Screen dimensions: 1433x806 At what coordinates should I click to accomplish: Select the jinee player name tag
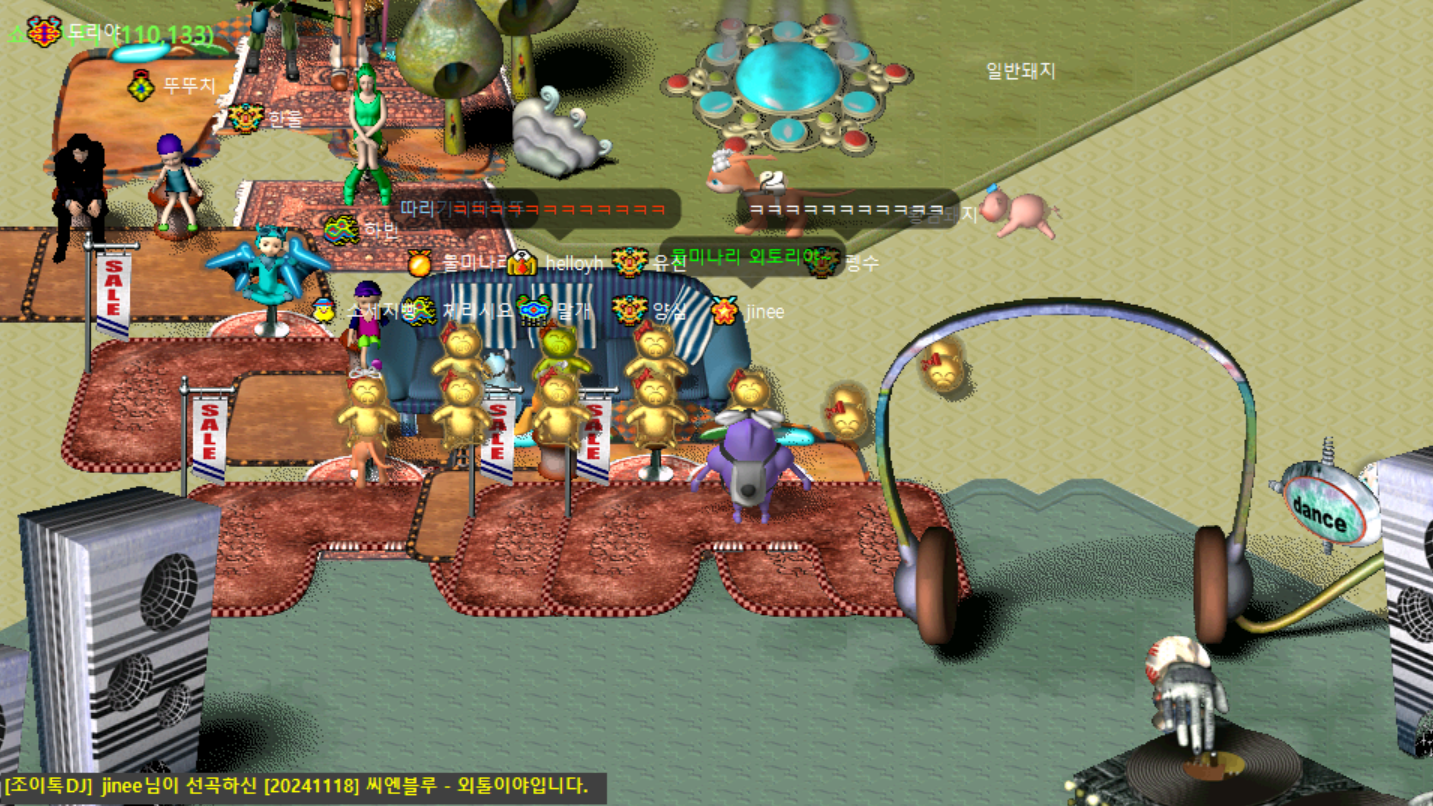point(764,311)
